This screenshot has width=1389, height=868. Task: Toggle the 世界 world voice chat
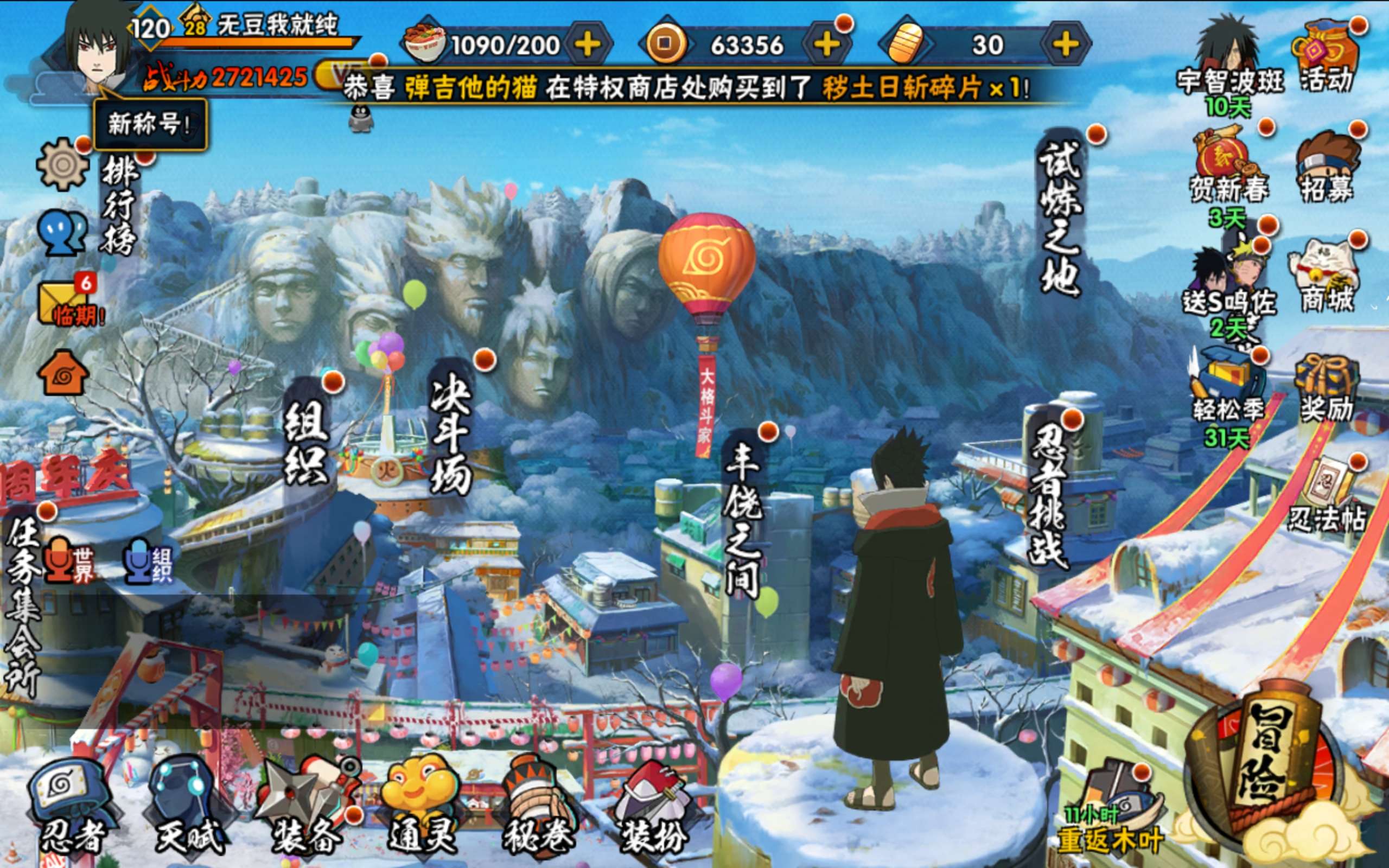click(x=68, y=561)
